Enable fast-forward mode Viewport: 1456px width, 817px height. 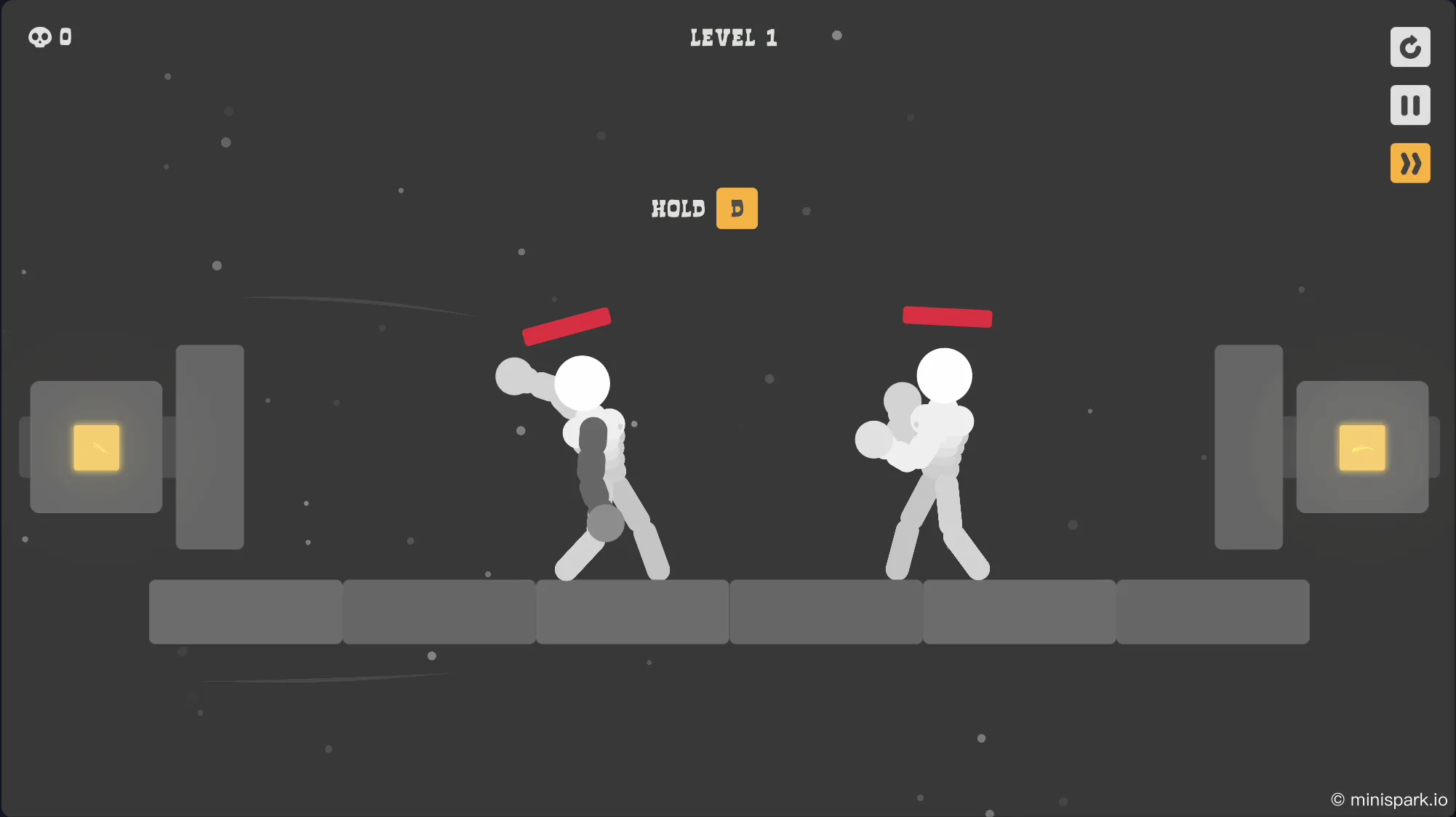click(x=1410, y=163)
